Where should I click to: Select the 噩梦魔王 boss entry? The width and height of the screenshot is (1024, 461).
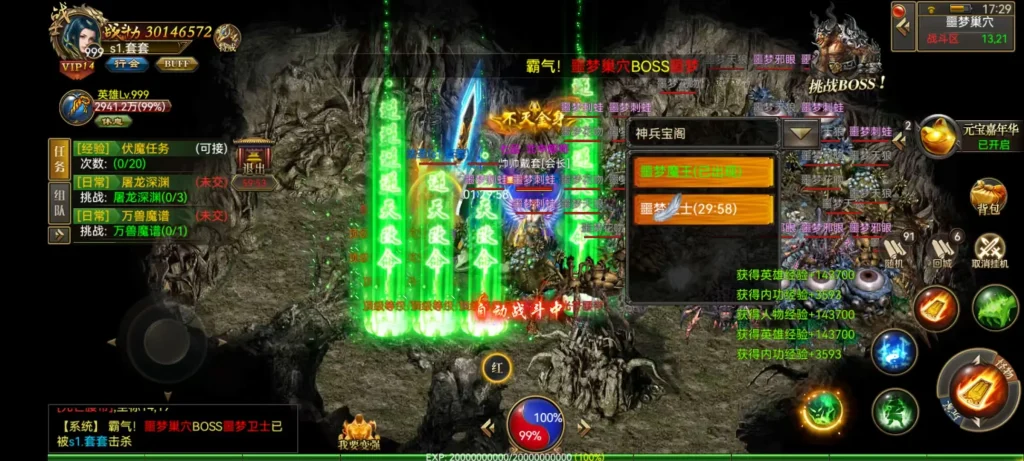tap(704, 172)
